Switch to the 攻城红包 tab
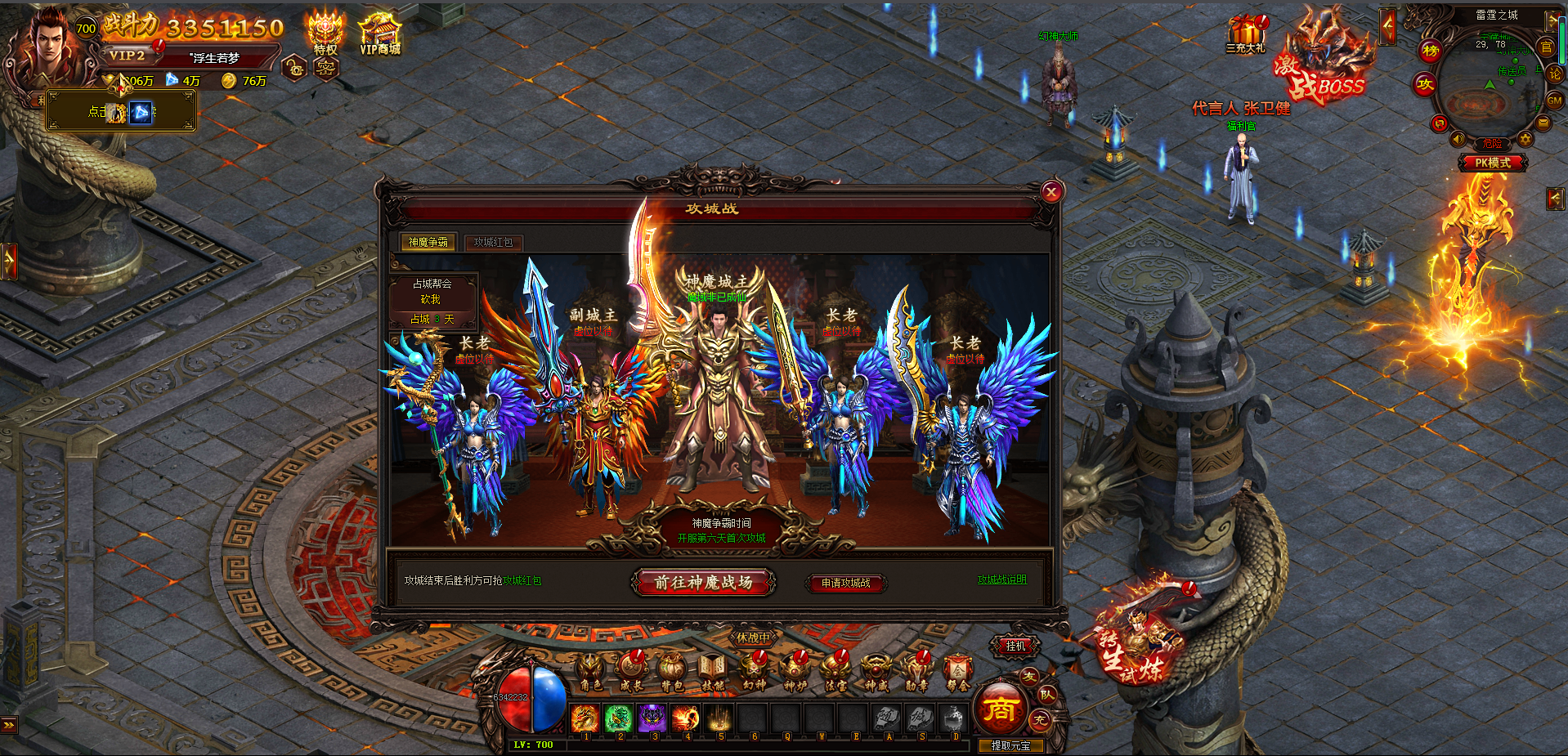 coord(494,243)
